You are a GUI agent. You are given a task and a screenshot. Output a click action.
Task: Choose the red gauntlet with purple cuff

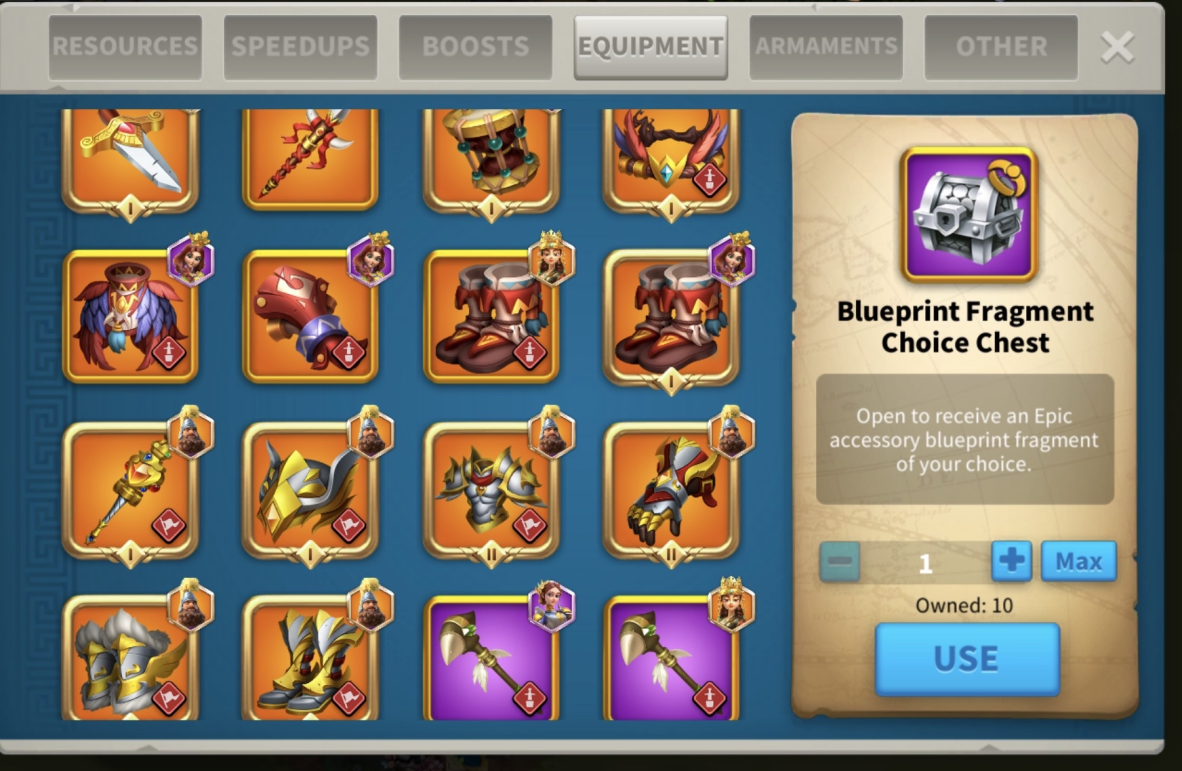tap(310, 316)
